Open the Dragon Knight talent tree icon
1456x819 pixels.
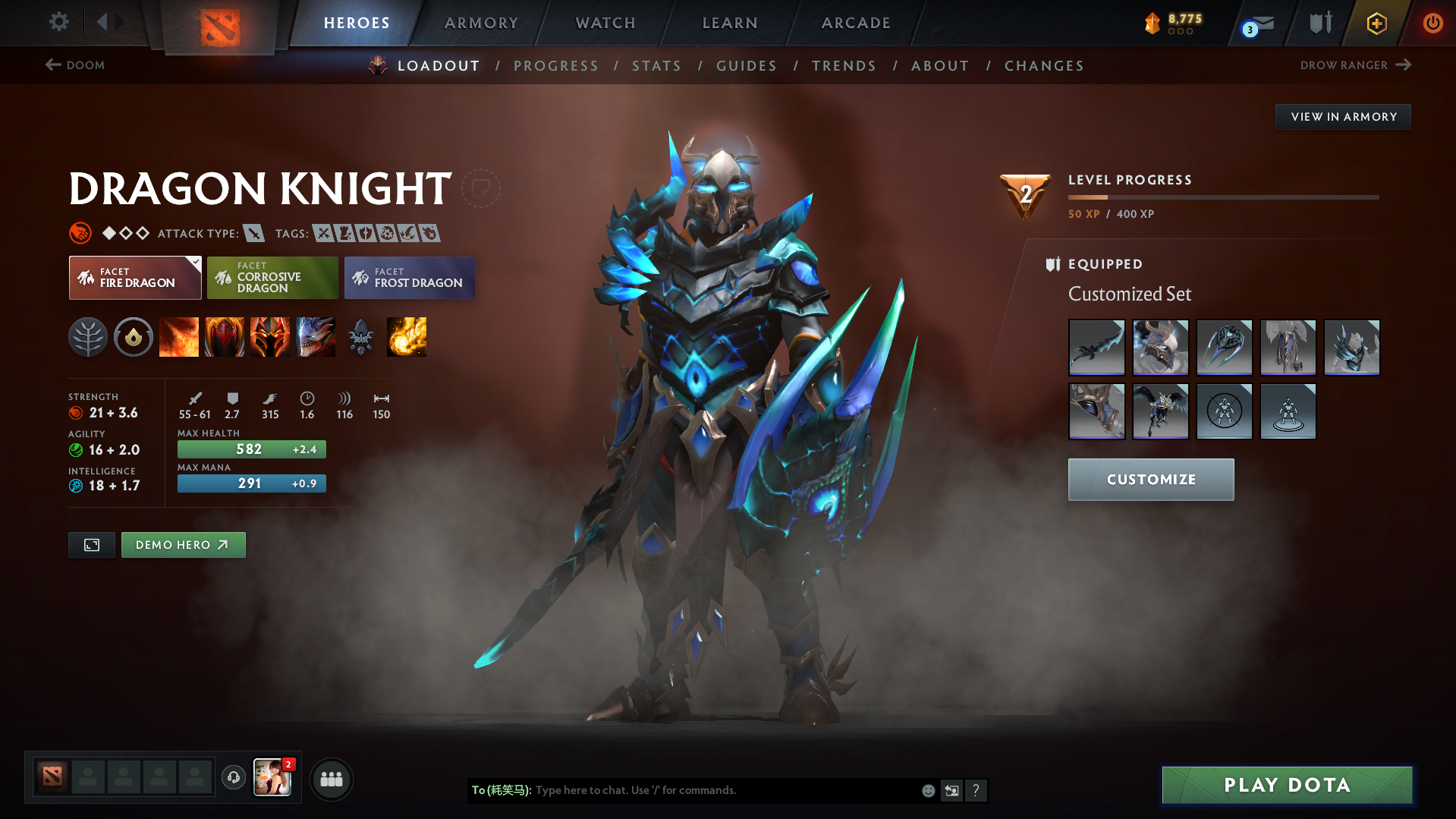tap(88, 337)
